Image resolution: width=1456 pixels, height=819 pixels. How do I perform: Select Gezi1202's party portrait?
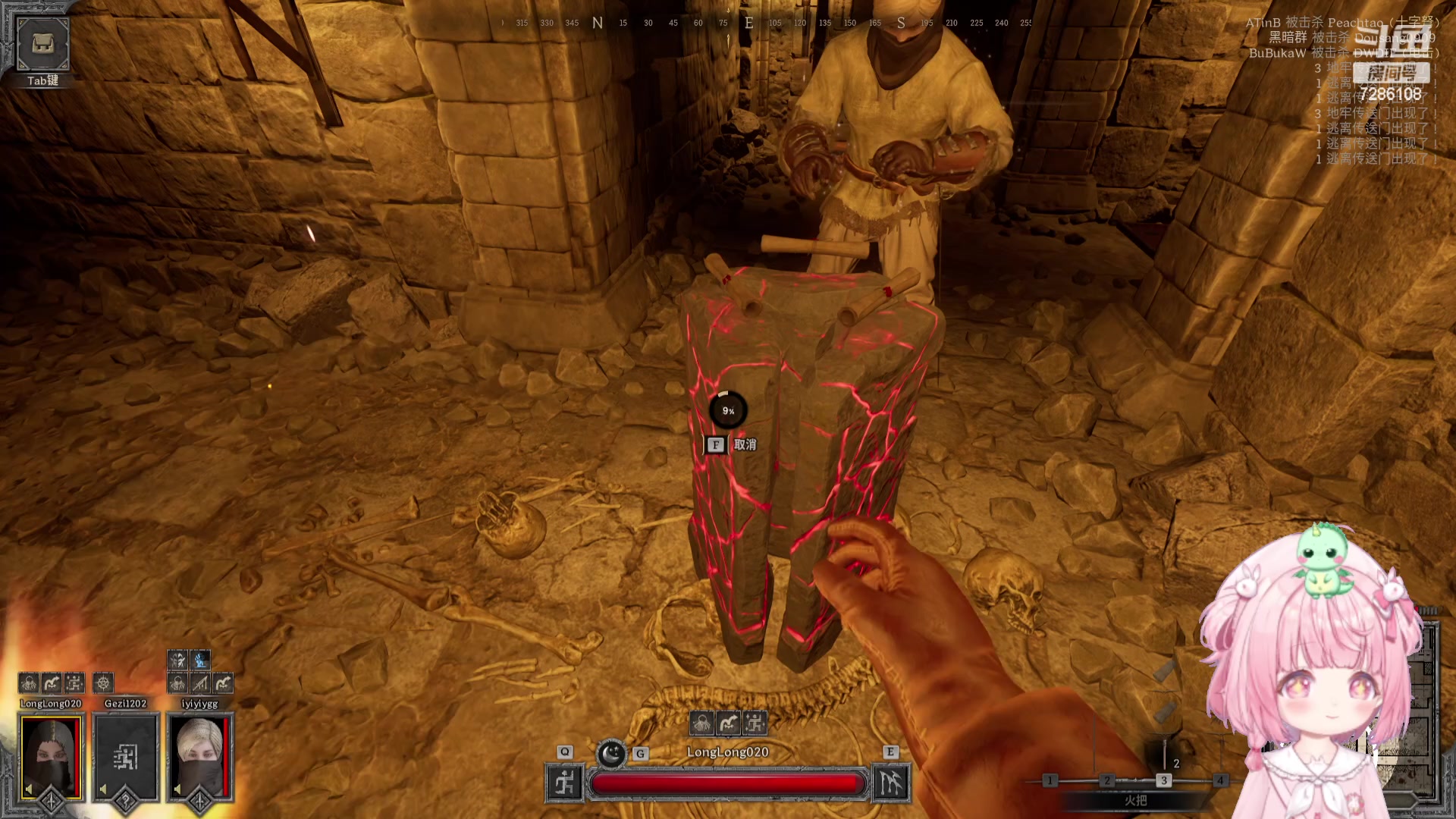pyautogui.click(x=125, y=757)
